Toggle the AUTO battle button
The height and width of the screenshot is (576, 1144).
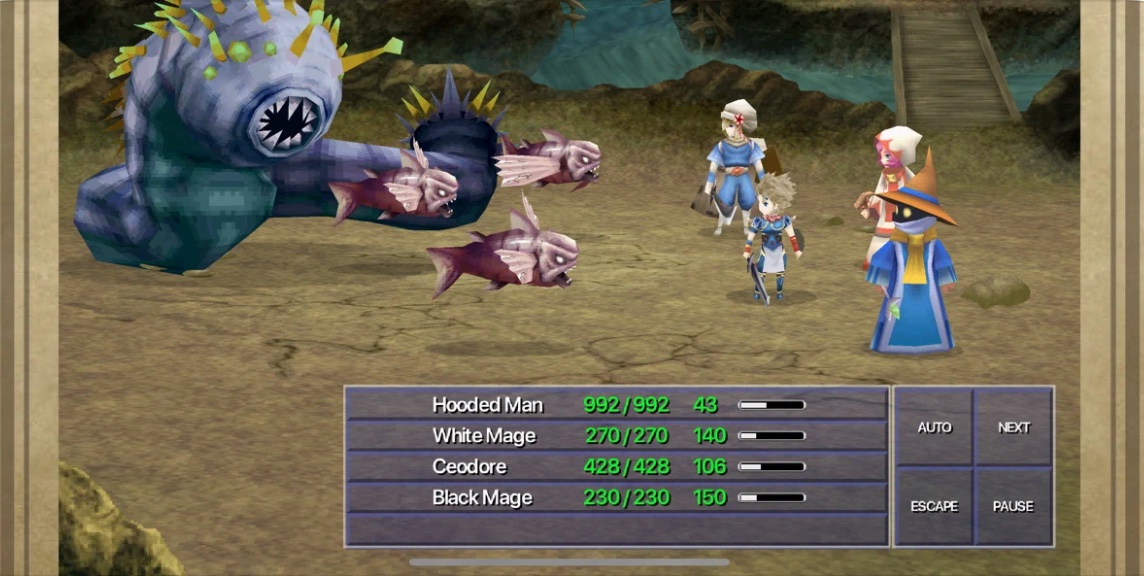click(934, 427)
